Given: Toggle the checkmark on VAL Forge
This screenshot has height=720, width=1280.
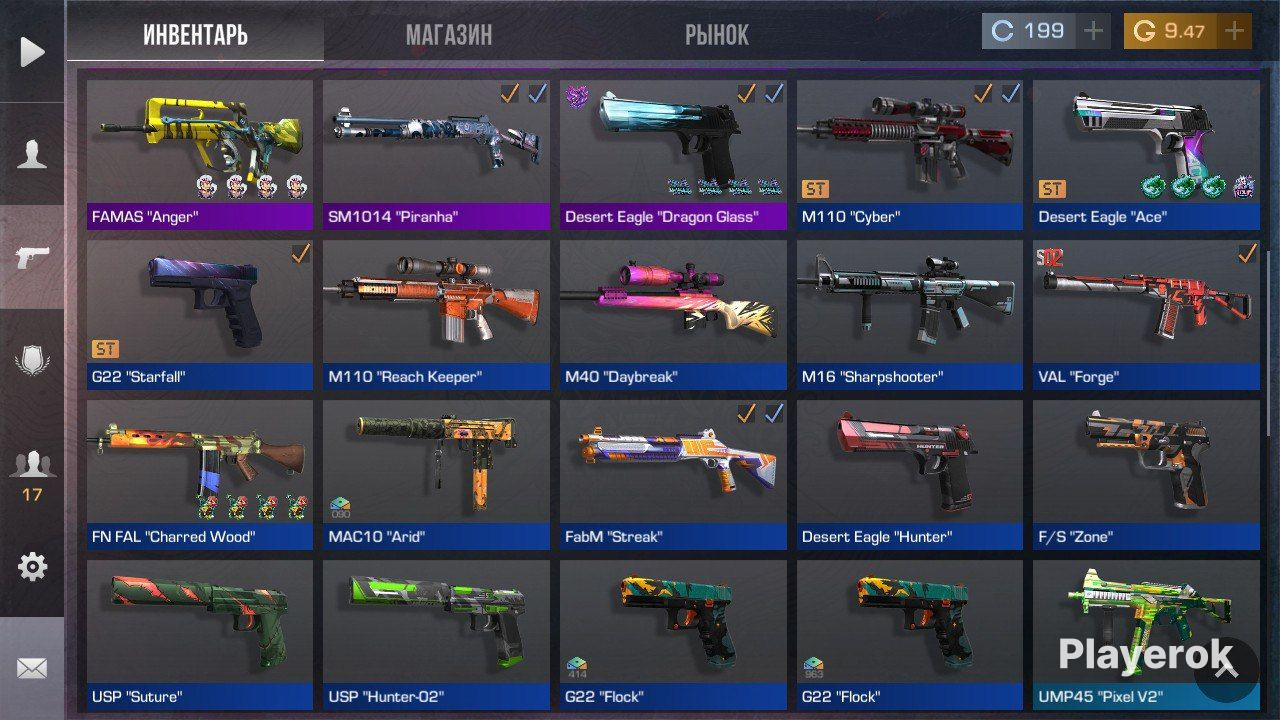Looking at the screenshot, I should point(1245,252).
